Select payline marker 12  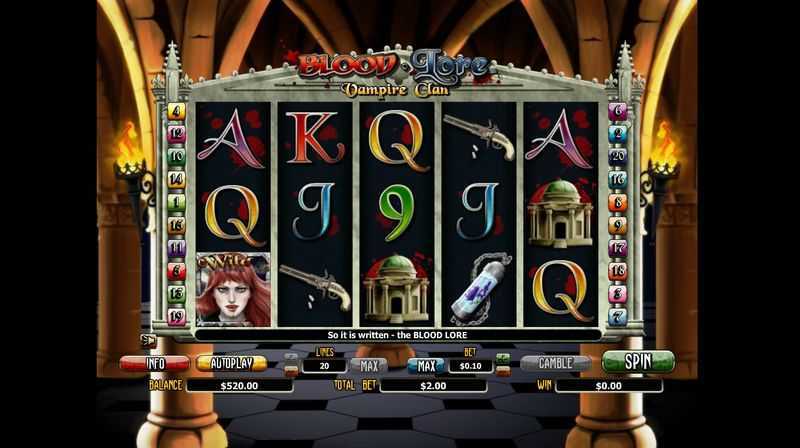[177, 134]
